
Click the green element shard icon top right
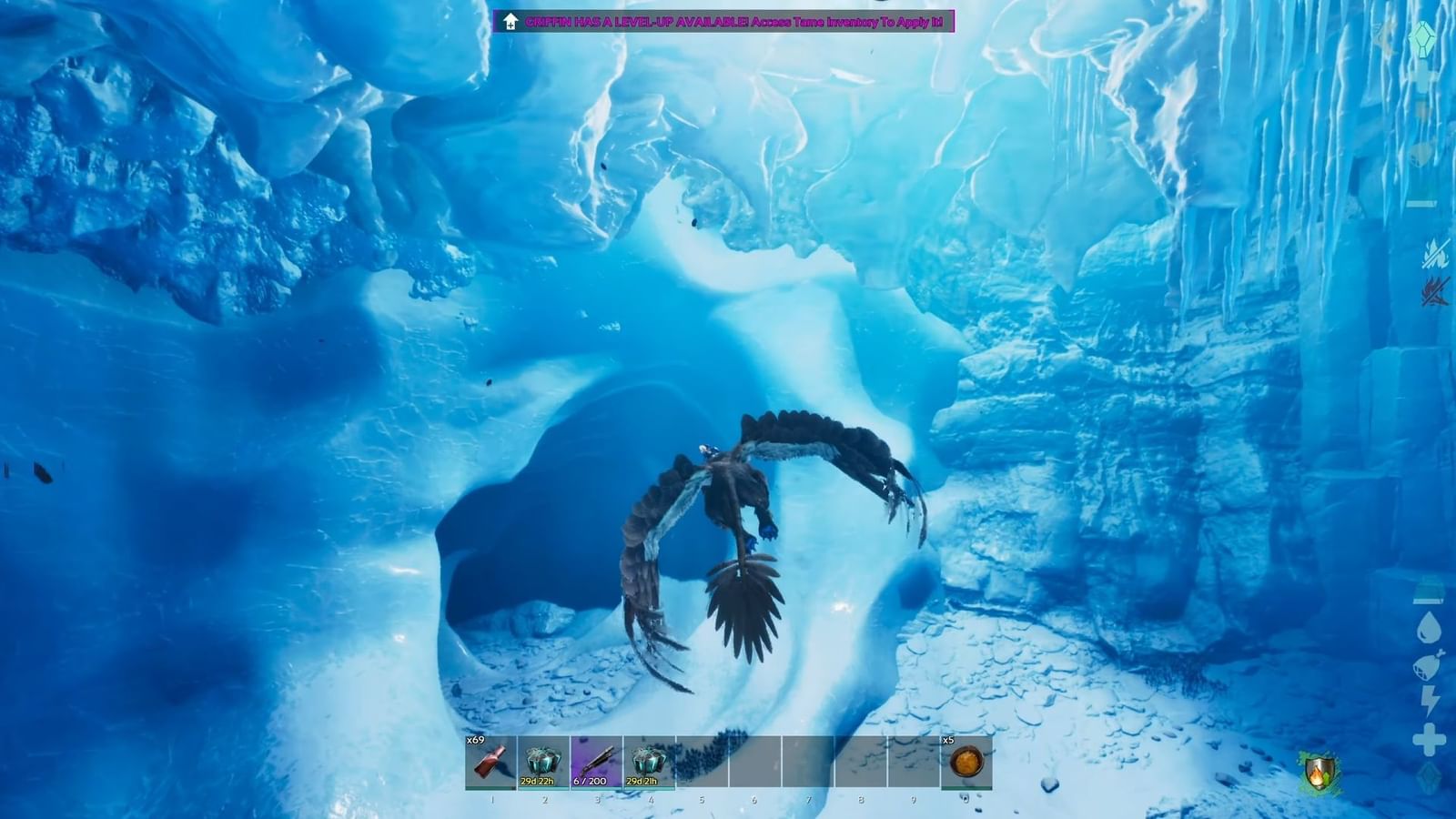tap(1424, 40)
